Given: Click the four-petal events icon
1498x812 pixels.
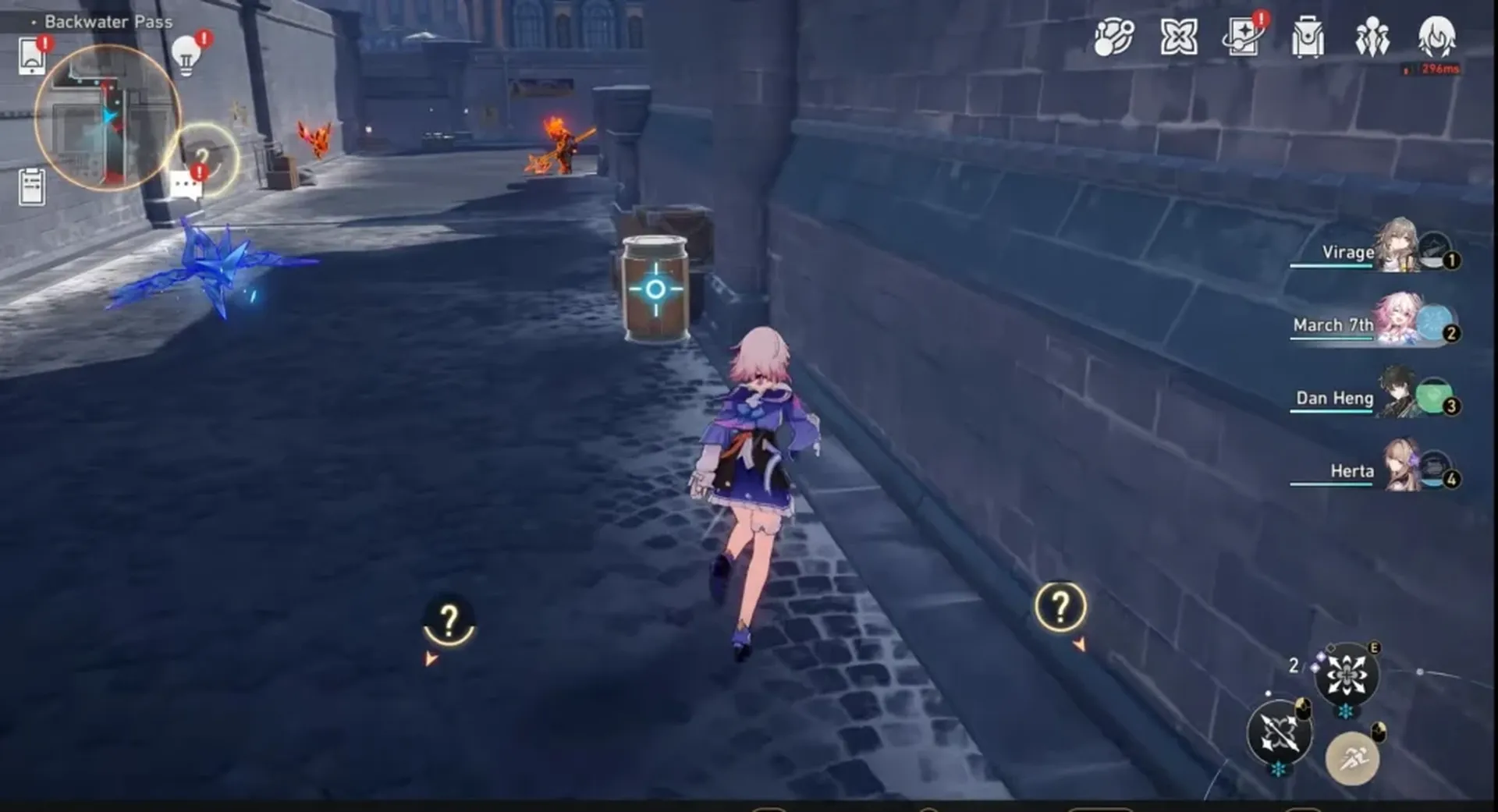Looking at the screenshot, I should (x=1178, y=35).
